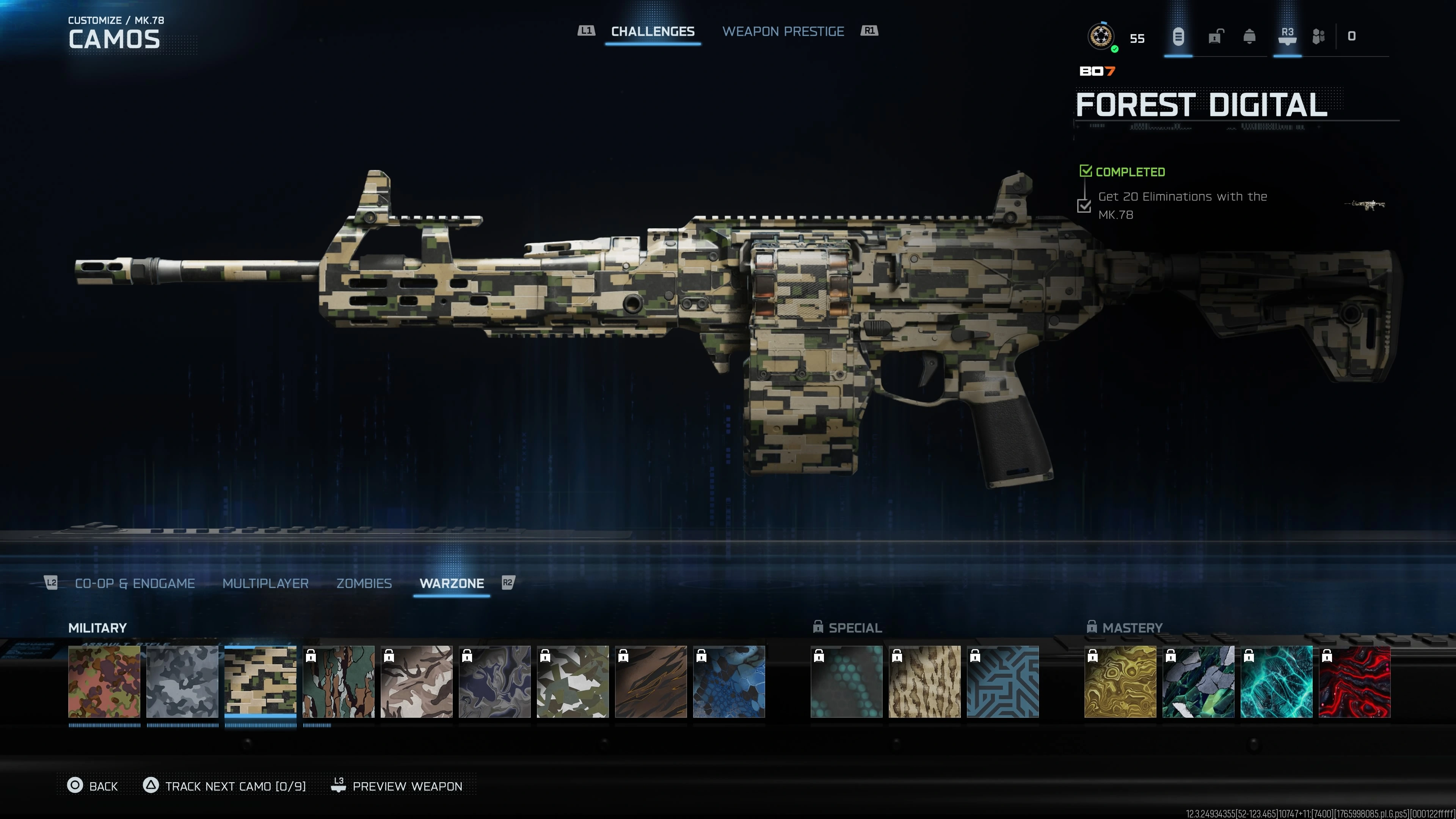The height and width of the screenshot is (819, 1456).
Task: Open the Zombies camo tab
Action: point(364,583)
